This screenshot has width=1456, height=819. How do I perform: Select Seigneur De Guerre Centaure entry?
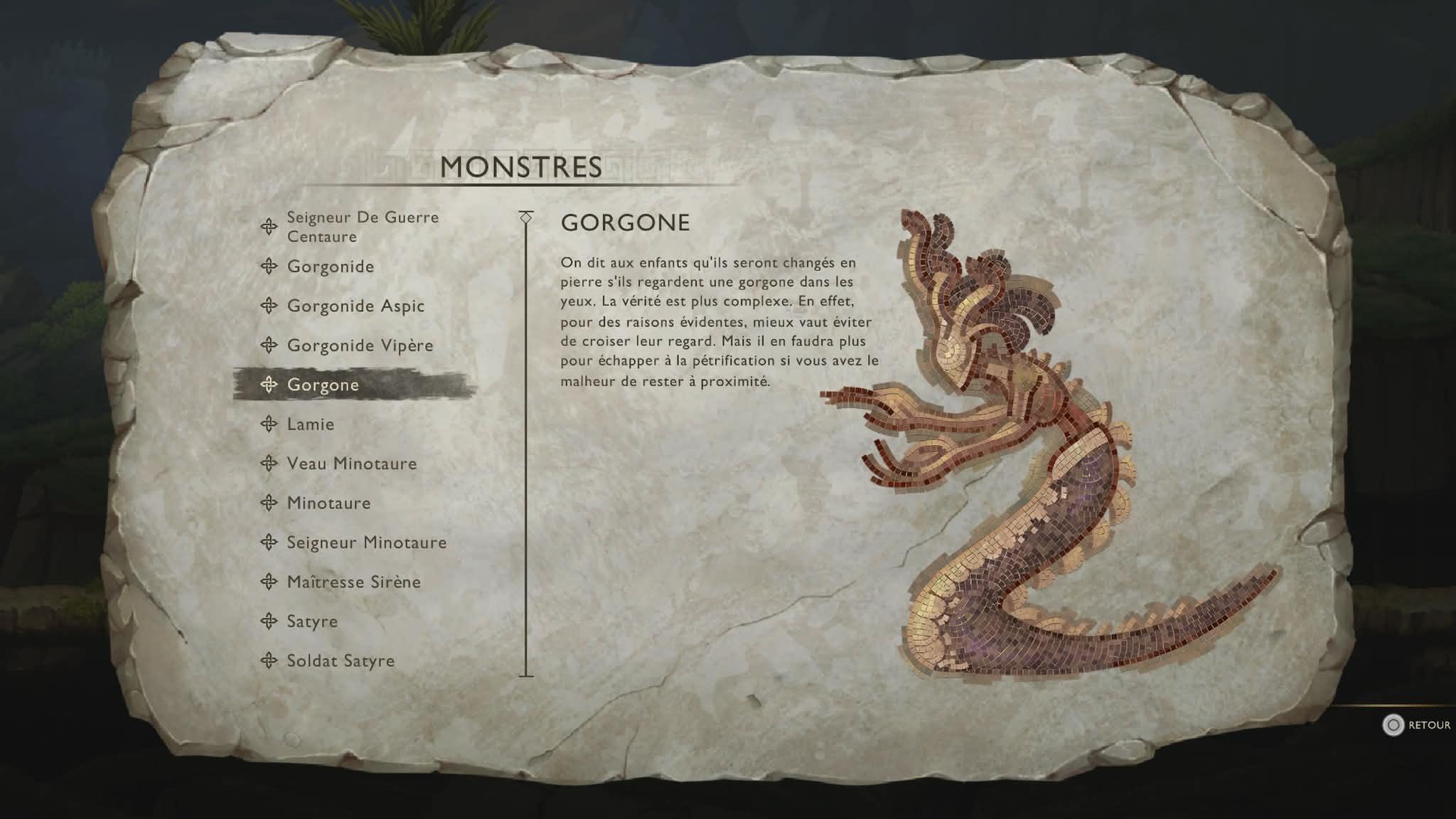[x=362, y=227]
